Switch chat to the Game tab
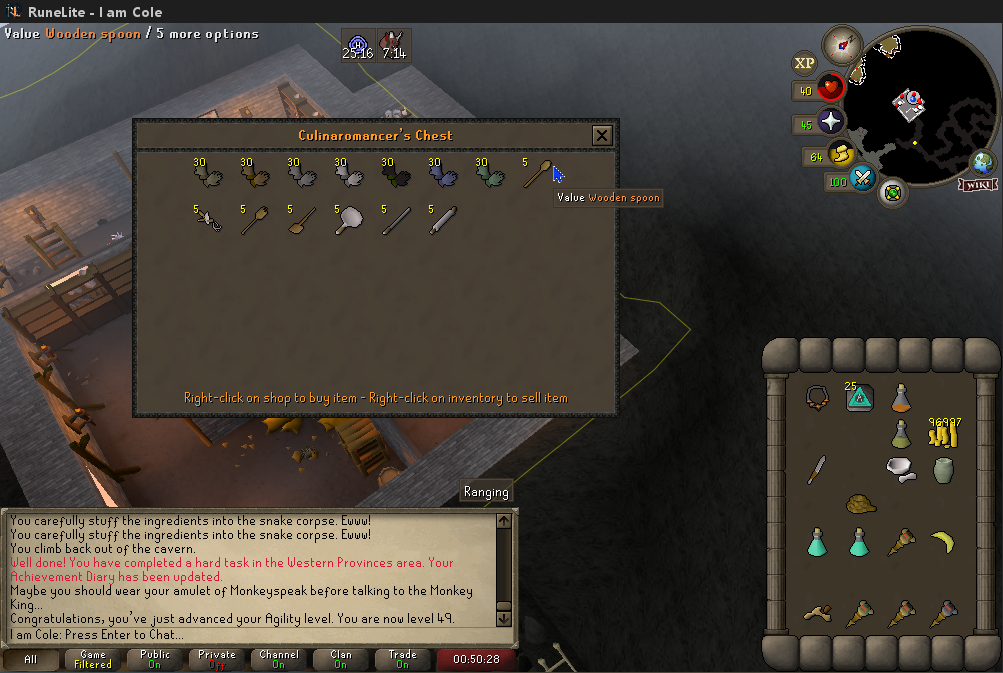Screen dimensions: 1003x673 tap(93, 659)
